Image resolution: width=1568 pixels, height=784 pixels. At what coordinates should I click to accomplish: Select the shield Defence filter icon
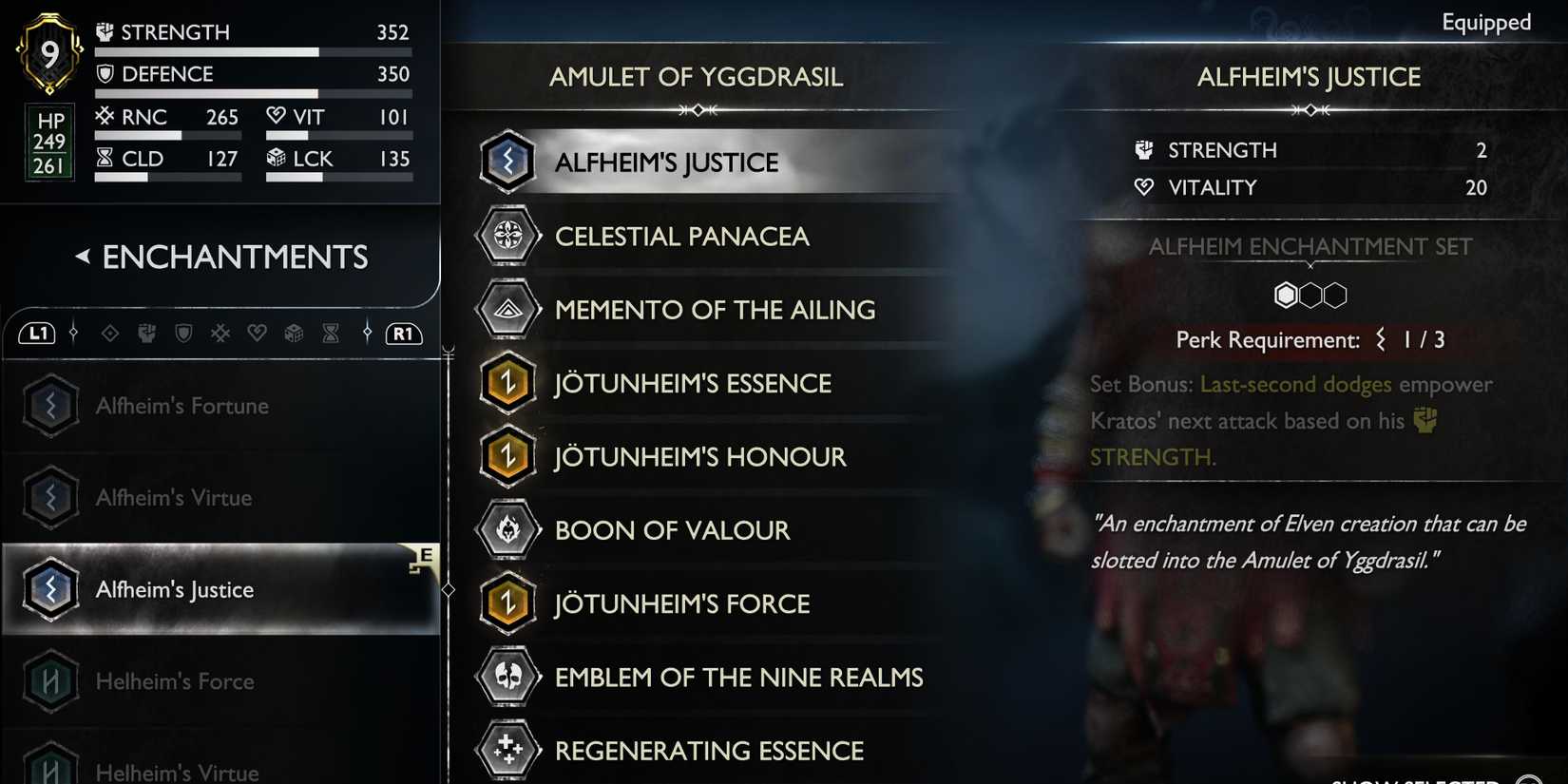(x=183, y=333)
